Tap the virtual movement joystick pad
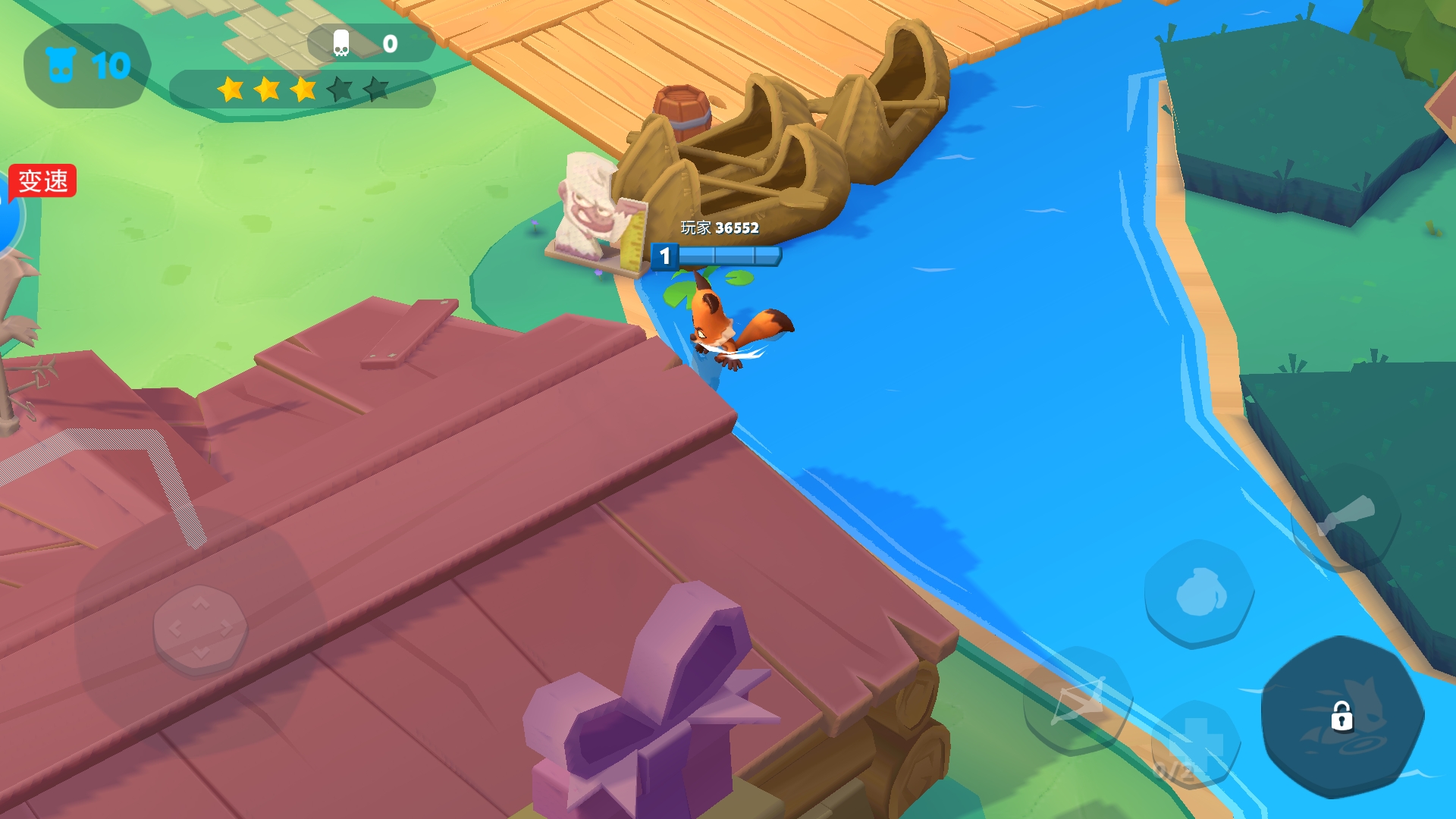The width and height of the screenshot is (1456, 819). click(200, 629)
